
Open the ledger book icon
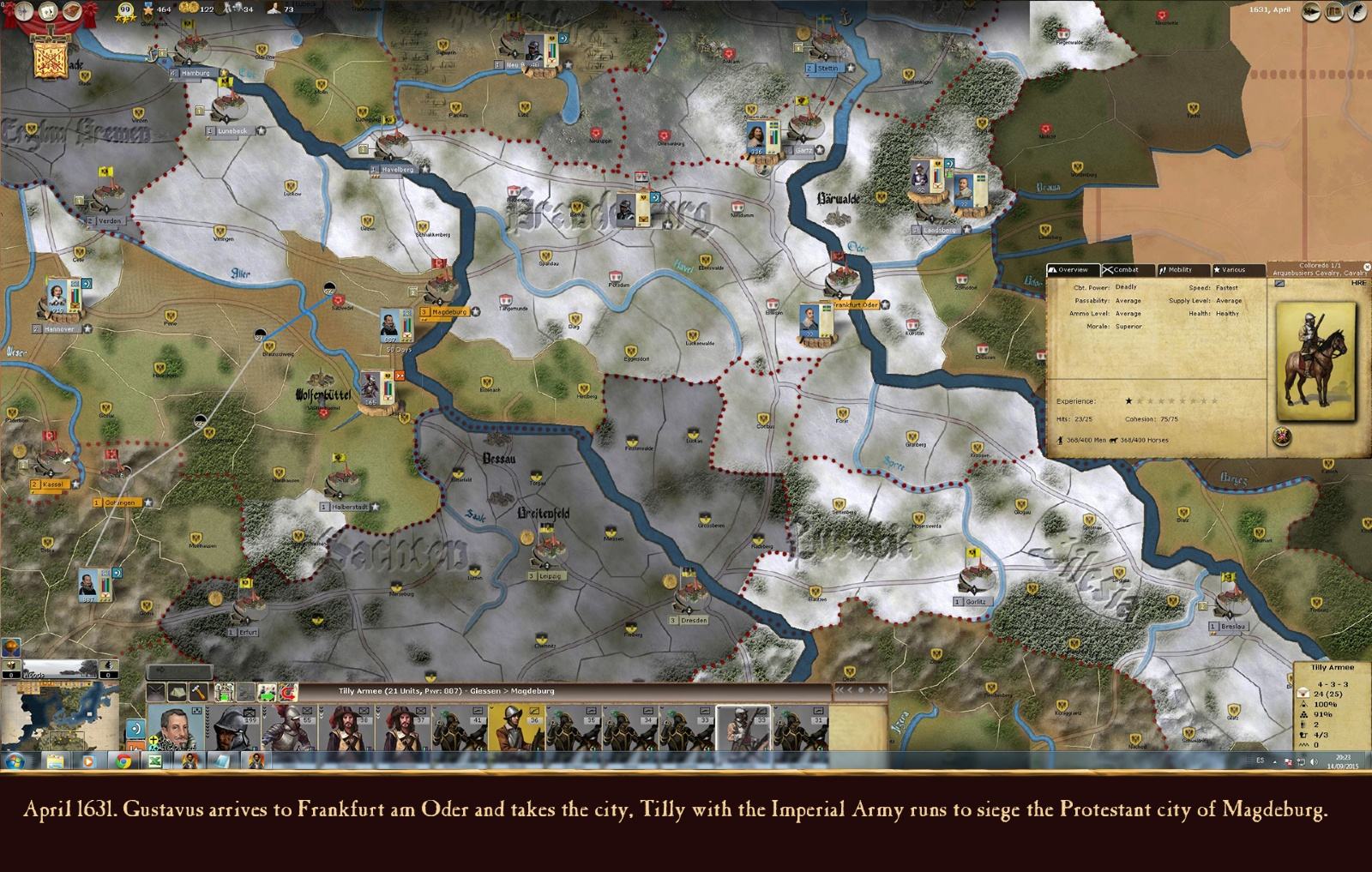(x=1334, y=12)
